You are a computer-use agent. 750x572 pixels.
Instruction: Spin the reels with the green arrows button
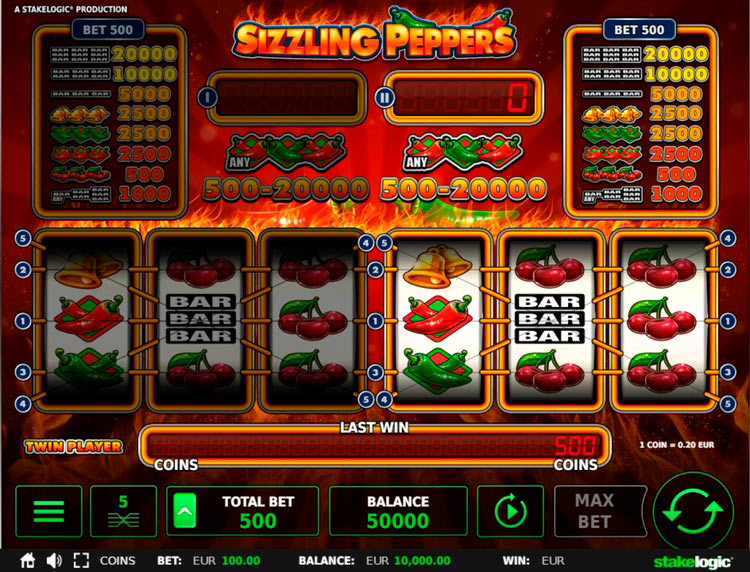point(692,512)
